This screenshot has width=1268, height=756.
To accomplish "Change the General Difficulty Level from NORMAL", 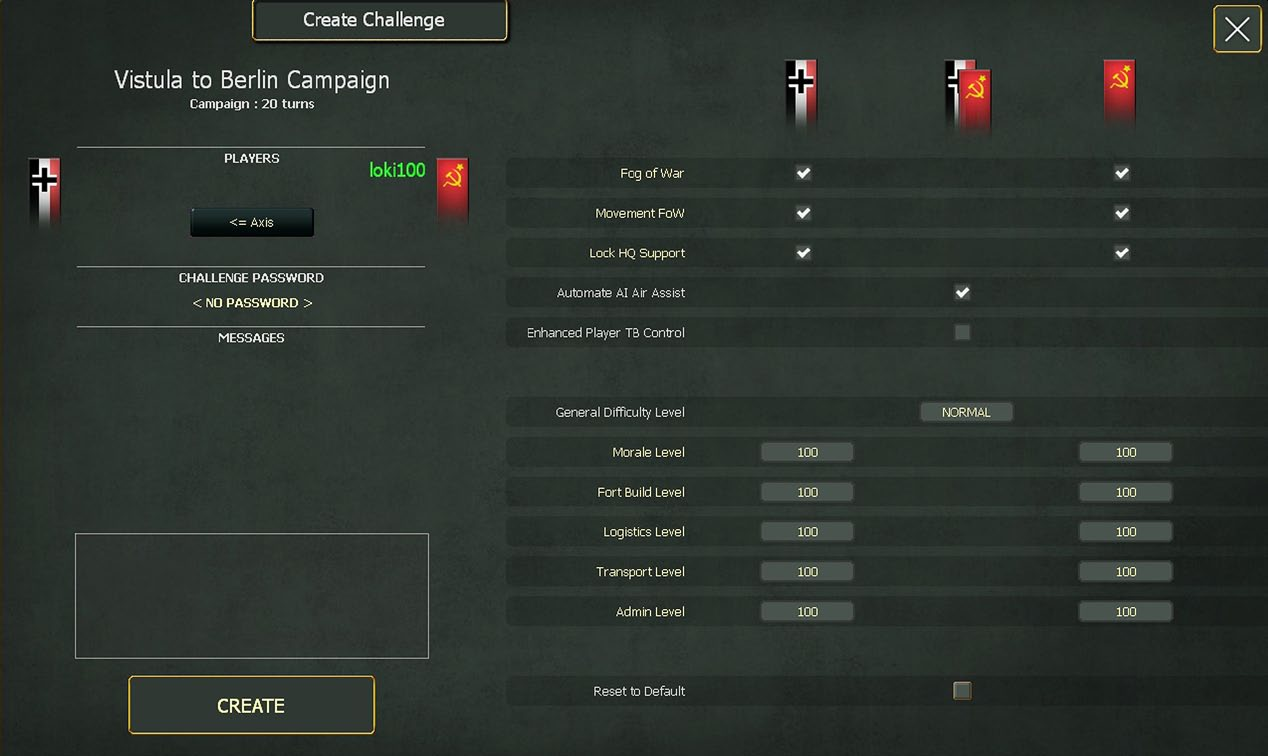I will tap(966, 412).
